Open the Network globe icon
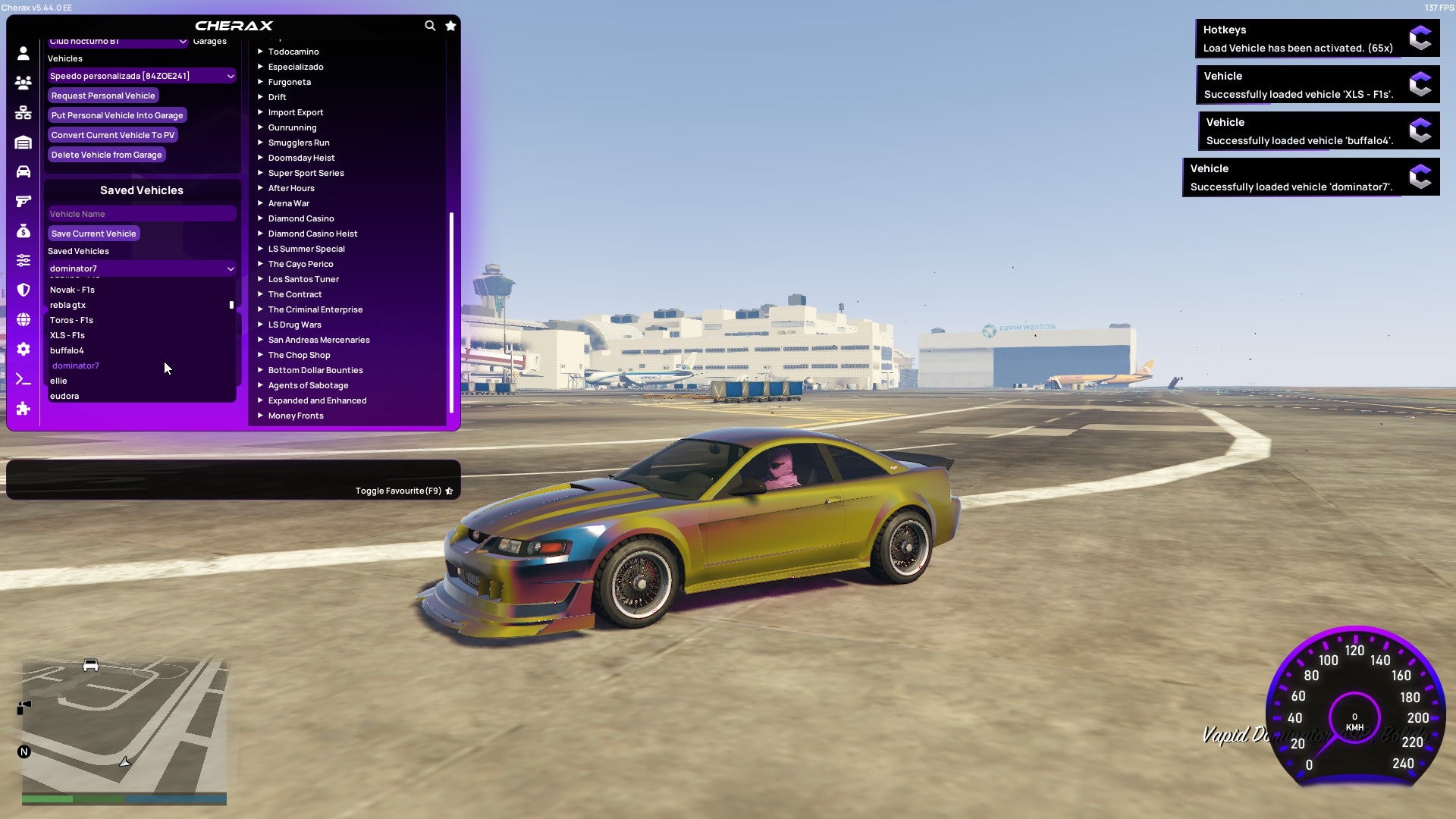 tap(23, 319)
